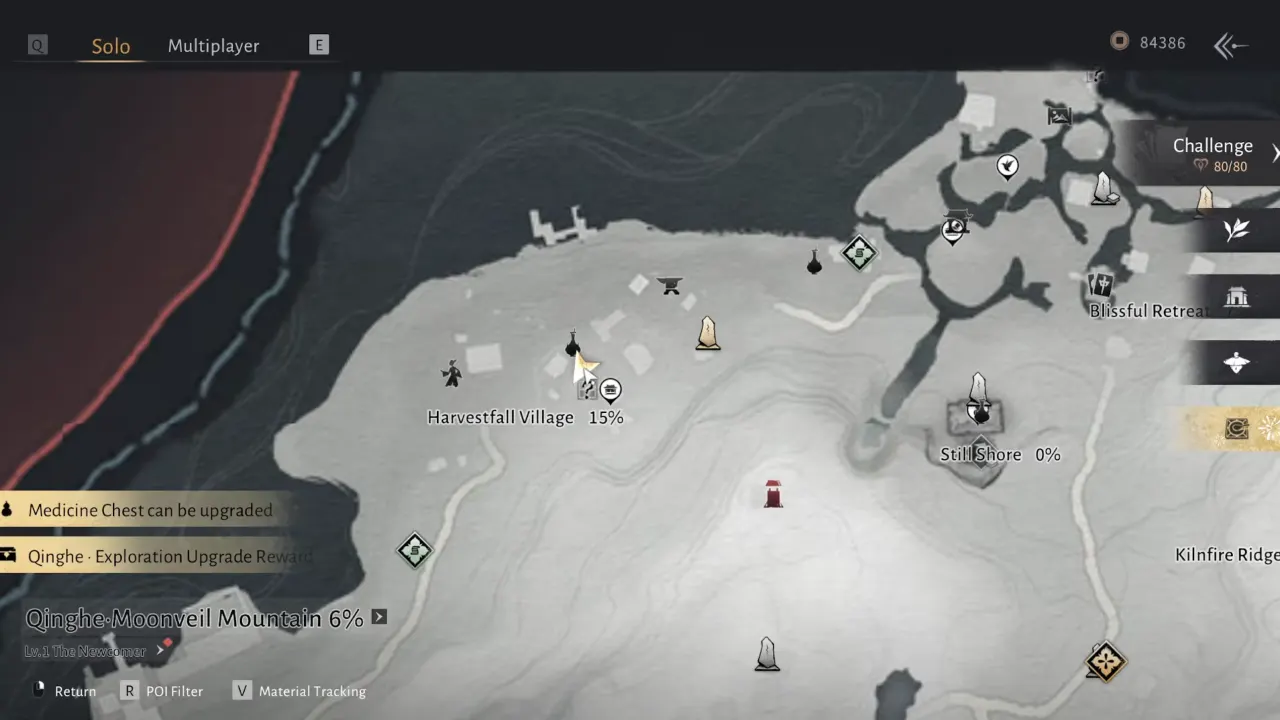Open Qinghe·Moonveil Mountain details arrow
1280x720 pixels.
tap(379, 618)
